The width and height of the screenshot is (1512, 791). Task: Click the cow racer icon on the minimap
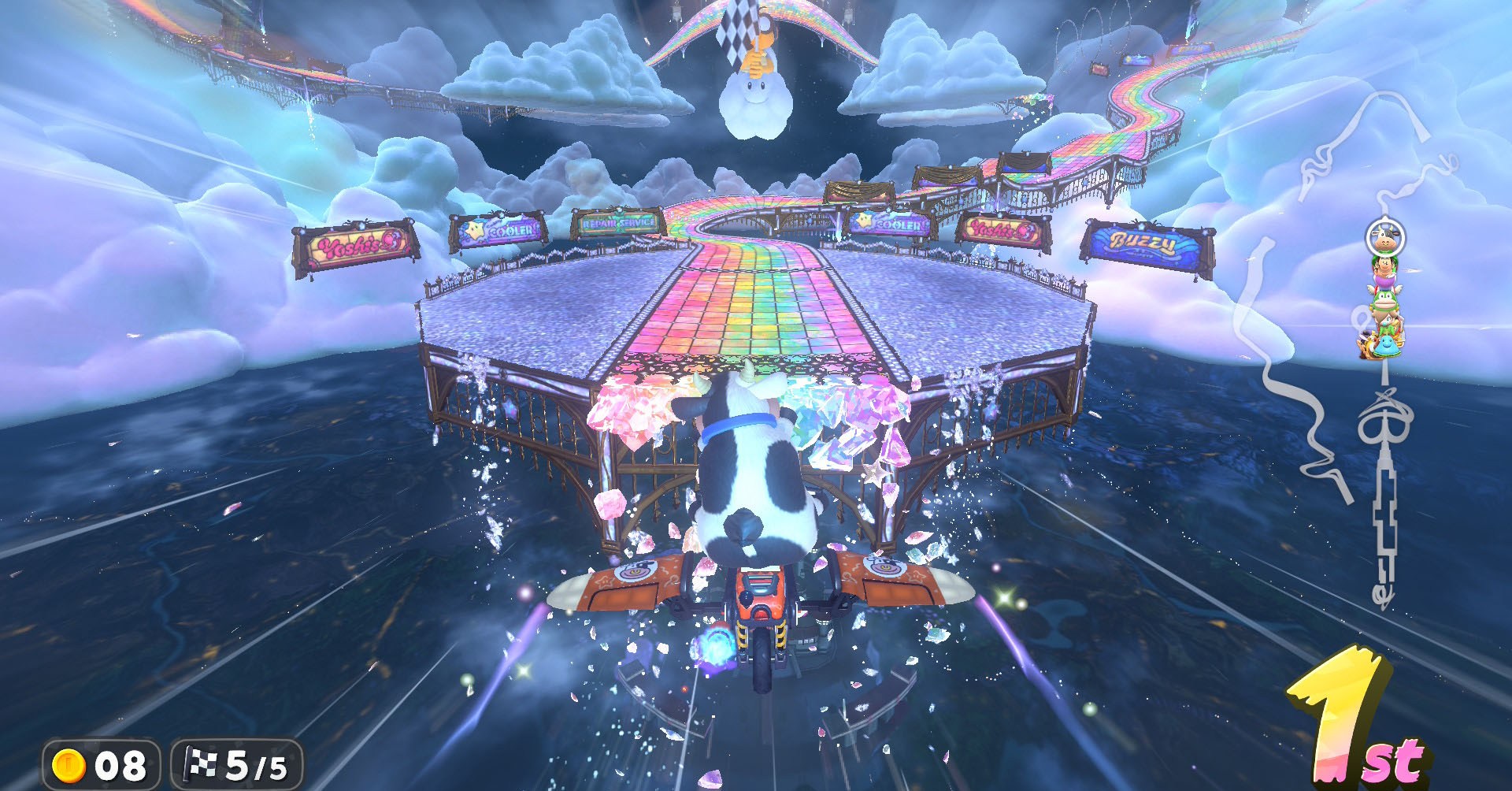click(x=1383, y=237)
